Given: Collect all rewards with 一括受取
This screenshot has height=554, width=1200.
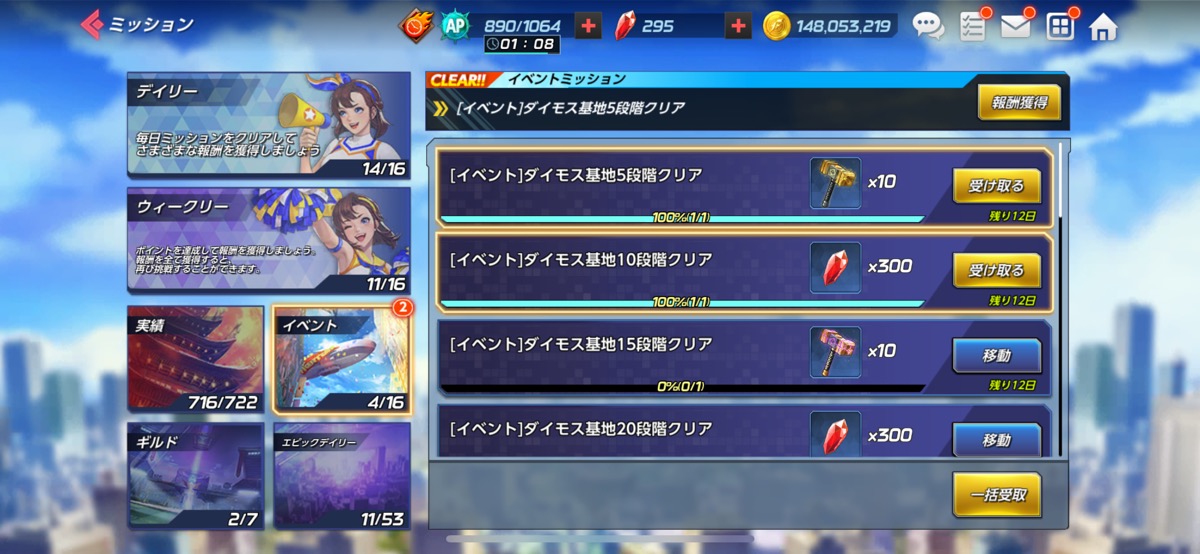Looking at the screenshot, I should 996,494.
